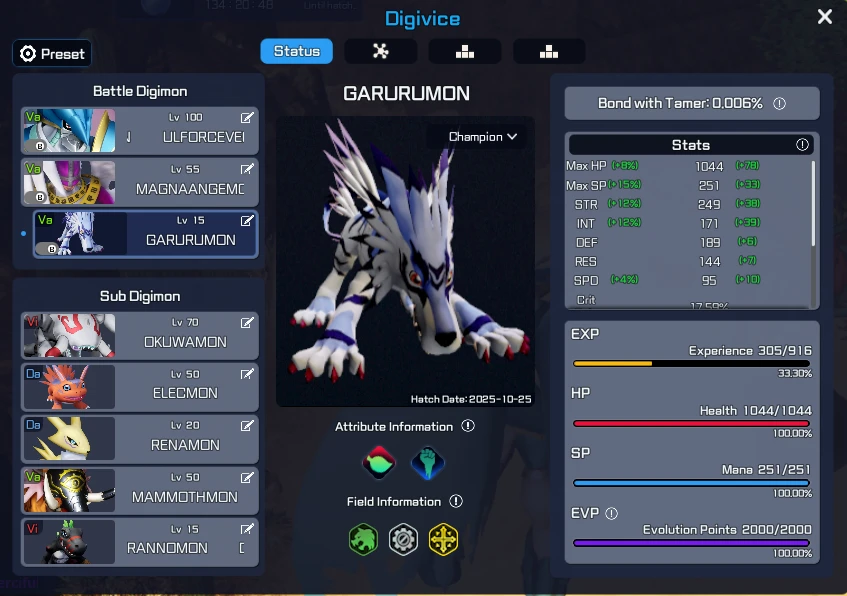Open Attribute Information help icon
Viewport: 847px width, 596px height.
point(468,426)
